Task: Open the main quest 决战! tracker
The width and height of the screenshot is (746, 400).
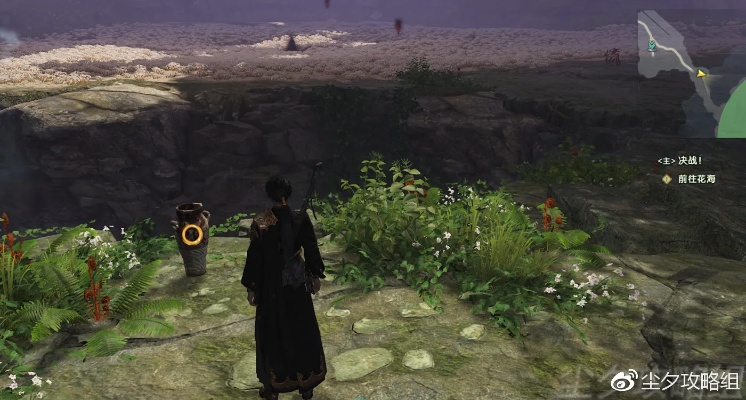Action: coord(680,160)
